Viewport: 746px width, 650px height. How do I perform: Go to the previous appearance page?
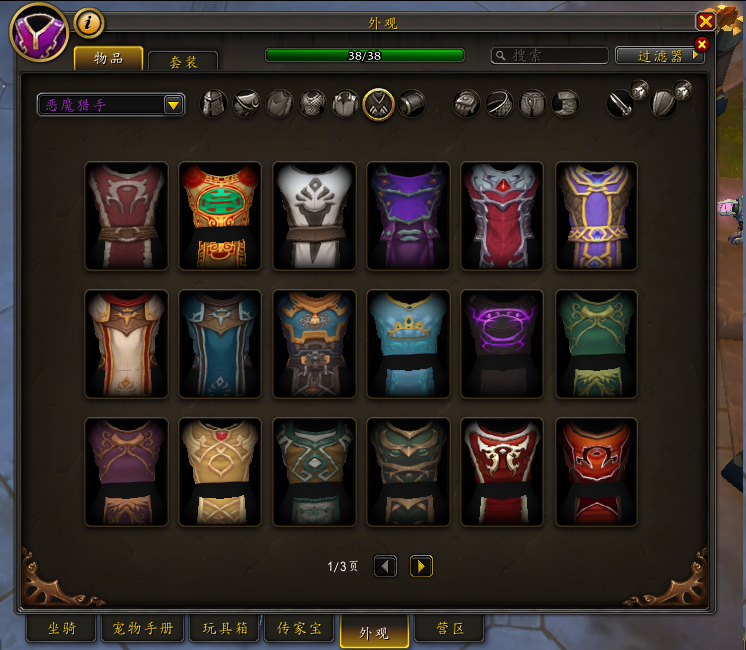(x=385, y=566)
